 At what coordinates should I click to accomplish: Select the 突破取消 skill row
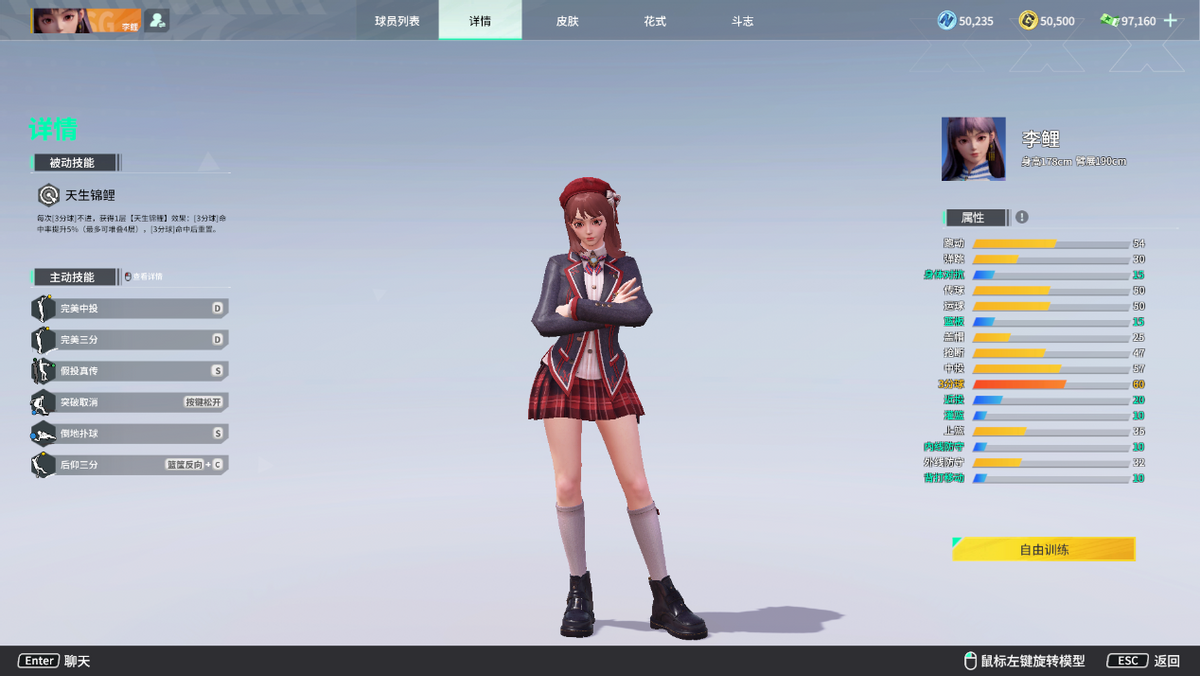coord(130,402)
